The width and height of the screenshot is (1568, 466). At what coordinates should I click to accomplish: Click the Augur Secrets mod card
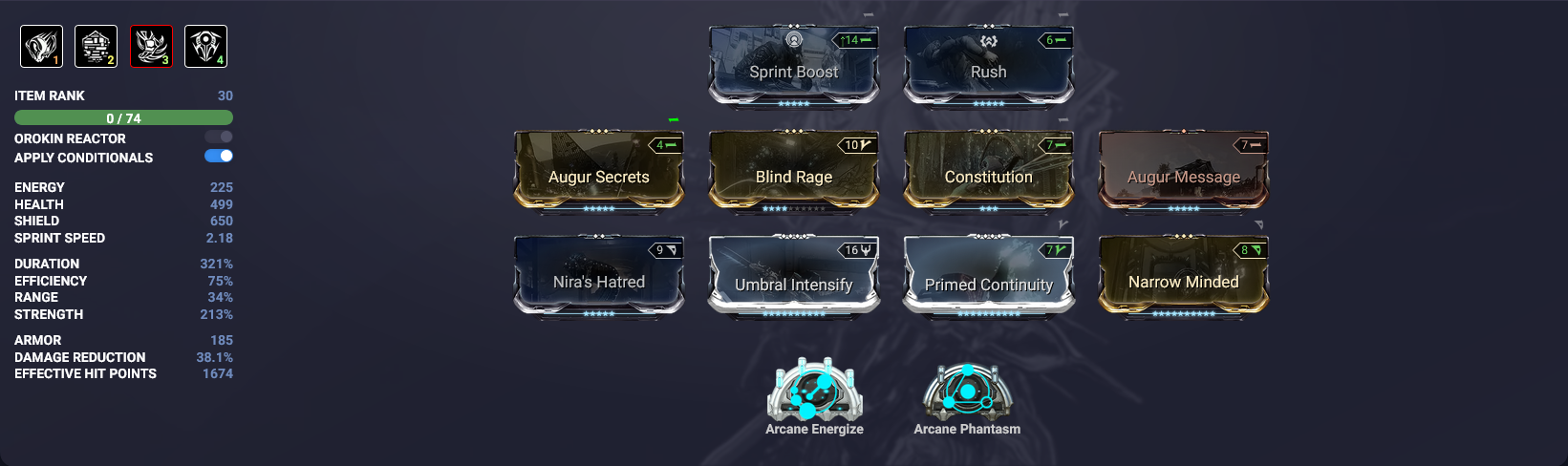coord(598,172)
